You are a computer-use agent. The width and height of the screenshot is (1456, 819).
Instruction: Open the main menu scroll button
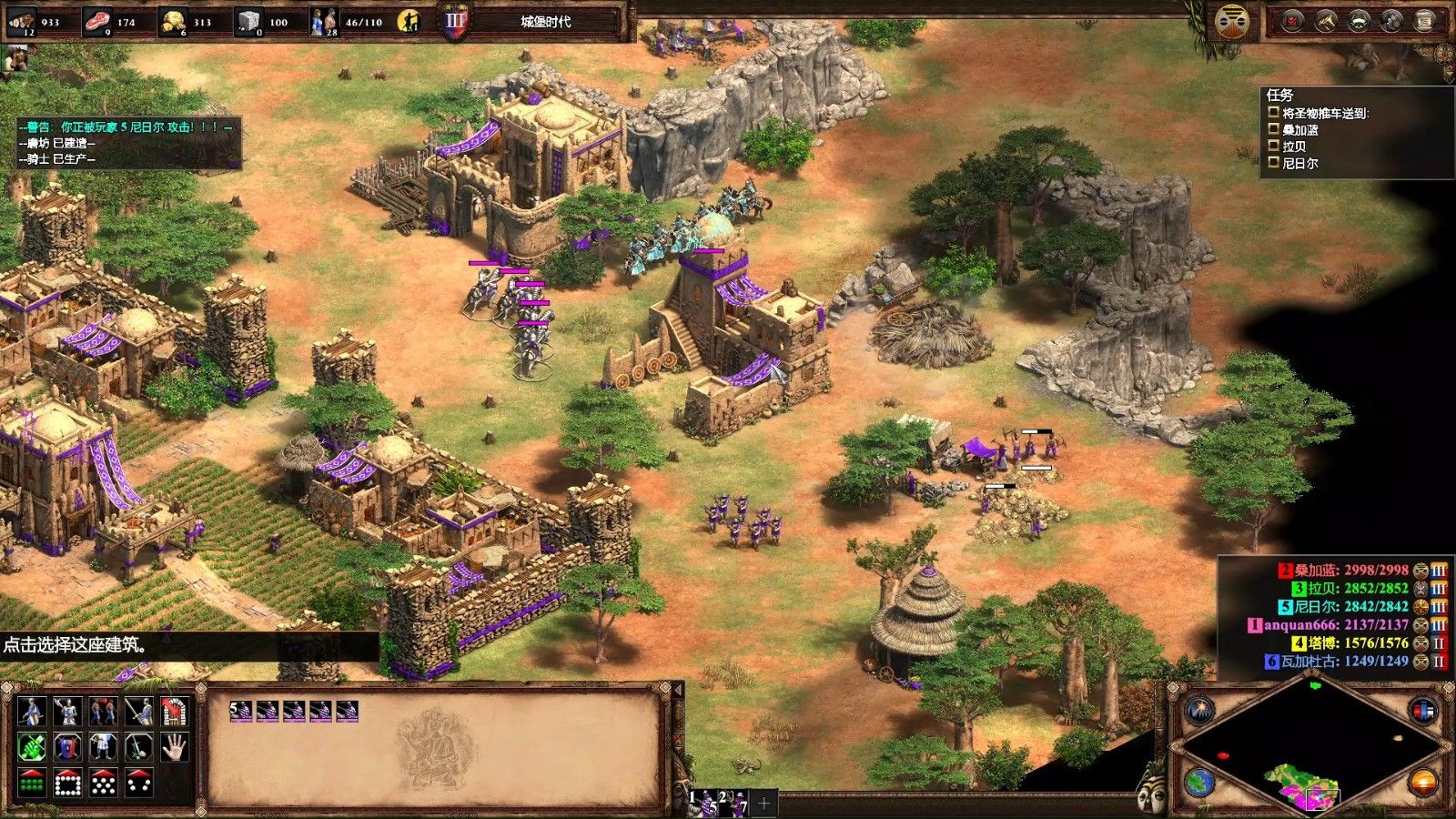point(1424,22)
